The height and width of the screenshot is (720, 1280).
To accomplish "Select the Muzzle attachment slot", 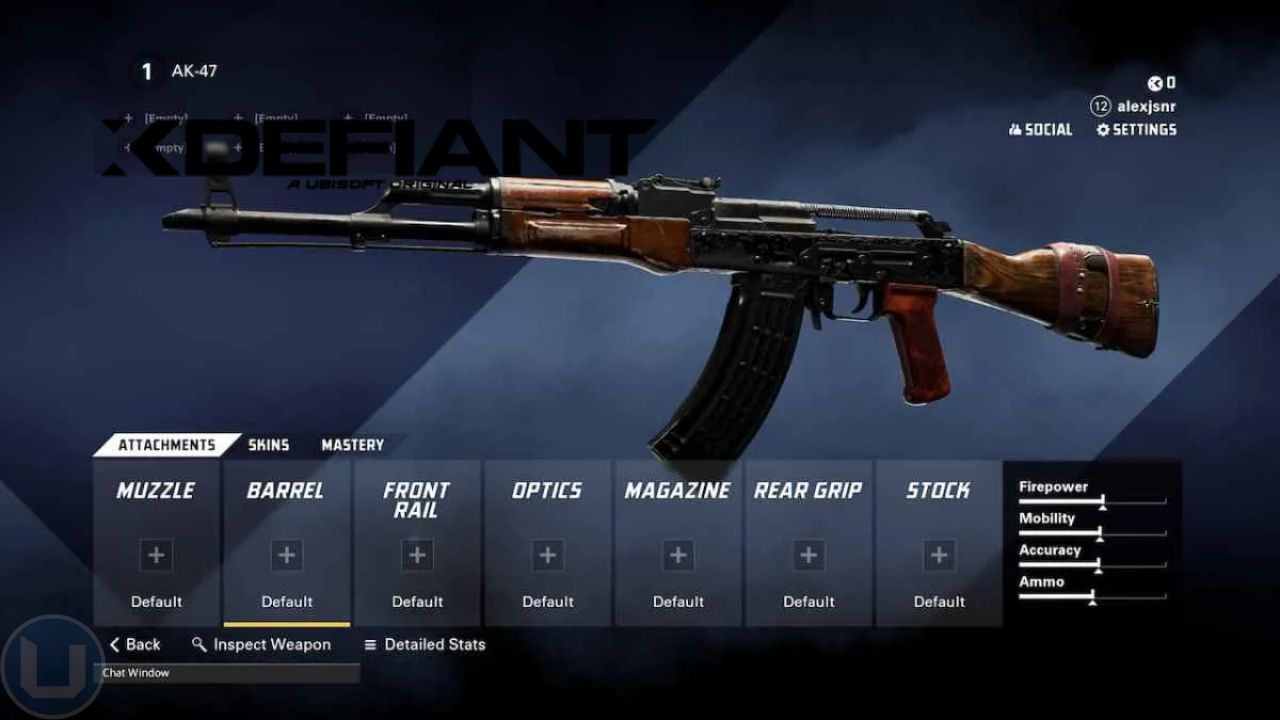I will pos(156,544).
